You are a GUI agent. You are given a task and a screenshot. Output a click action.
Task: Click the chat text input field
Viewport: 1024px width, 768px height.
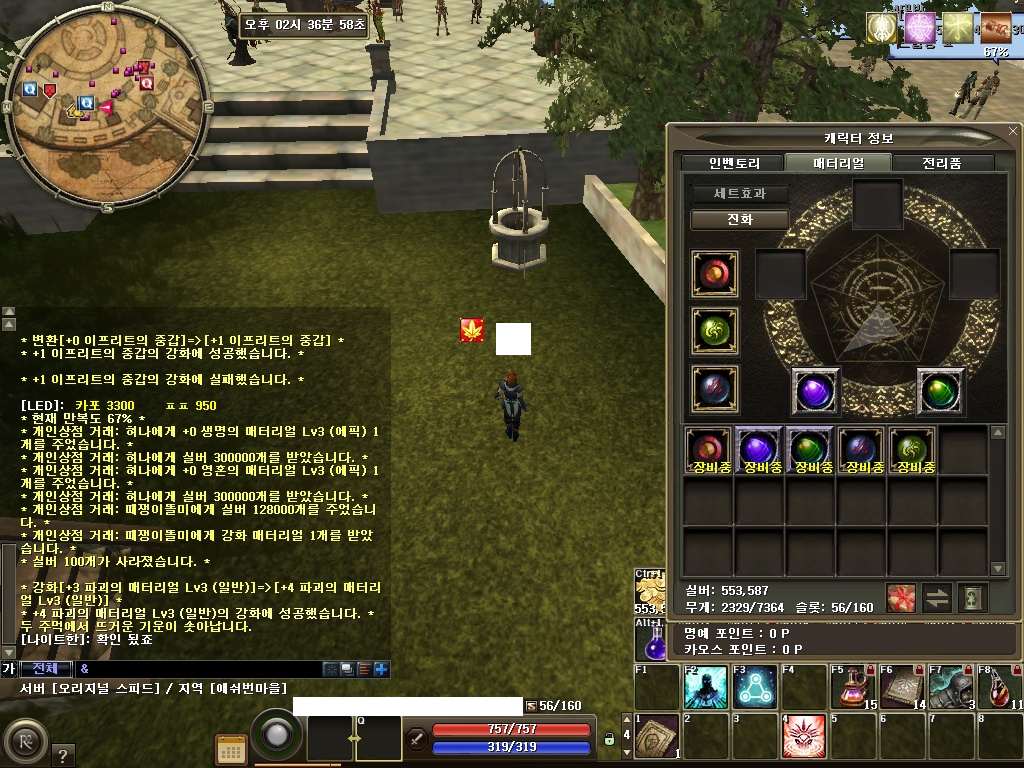[x=200, y=669]
